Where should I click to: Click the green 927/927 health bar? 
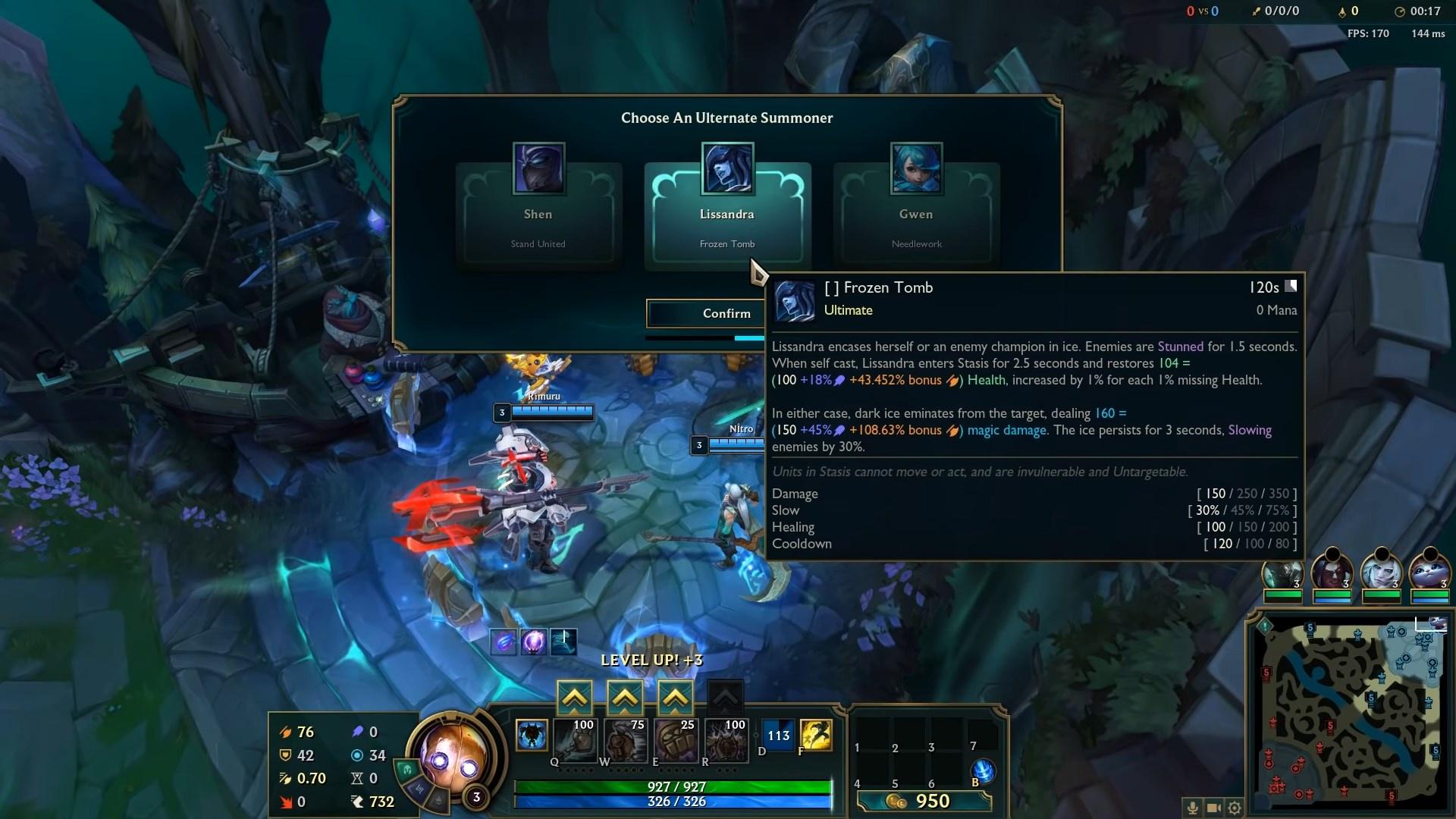[675, 787]
